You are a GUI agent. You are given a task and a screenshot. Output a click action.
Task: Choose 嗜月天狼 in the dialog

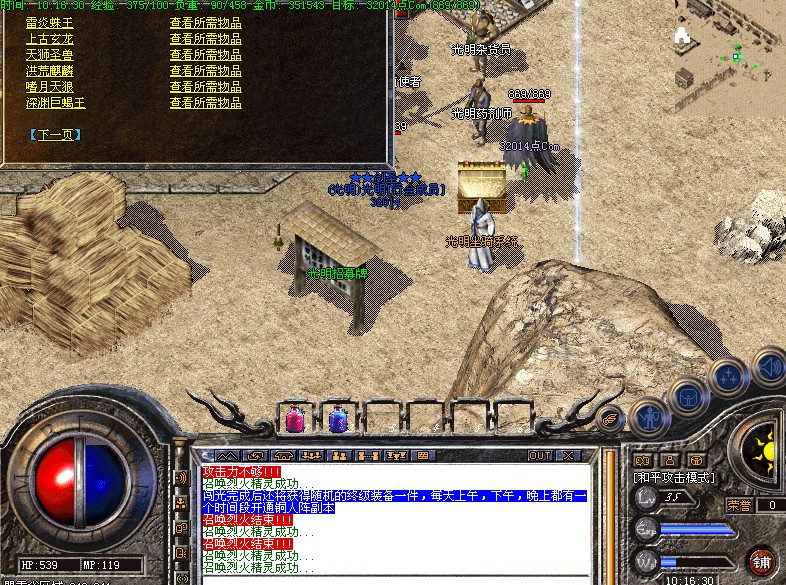[x=49, y=86]
